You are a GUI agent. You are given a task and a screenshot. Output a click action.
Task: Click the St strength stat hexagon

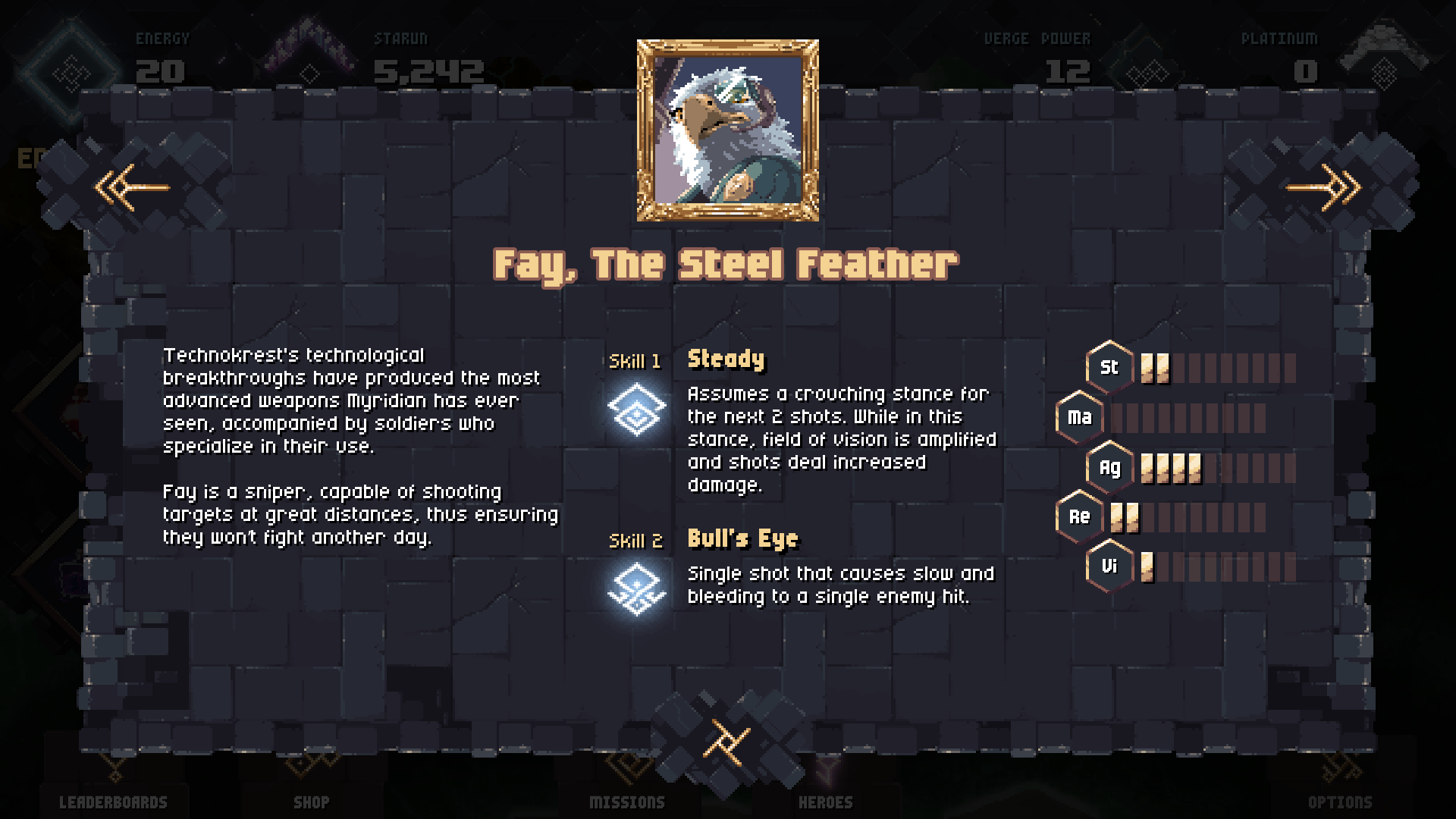pyautogui.click(x=1108, y=367)
